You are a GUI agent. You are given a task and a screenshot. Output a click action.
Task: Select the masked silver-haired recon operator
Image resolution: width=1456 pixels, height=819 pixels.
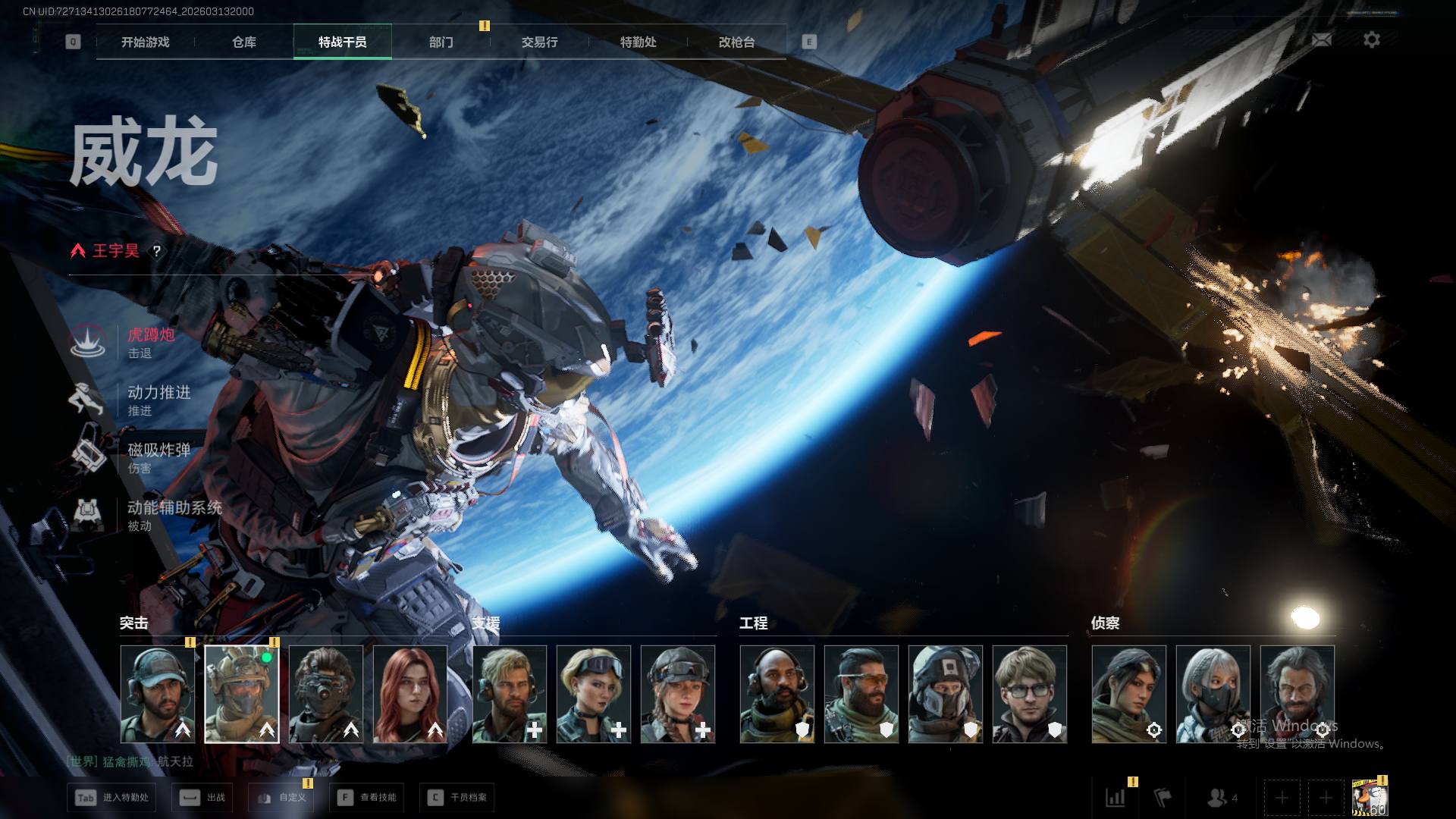[1213, 694]
